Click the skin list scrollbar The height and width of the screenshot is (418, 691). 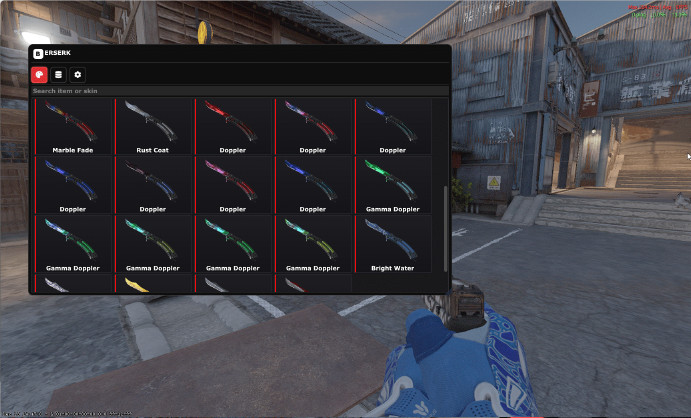(x=446, y=228)
